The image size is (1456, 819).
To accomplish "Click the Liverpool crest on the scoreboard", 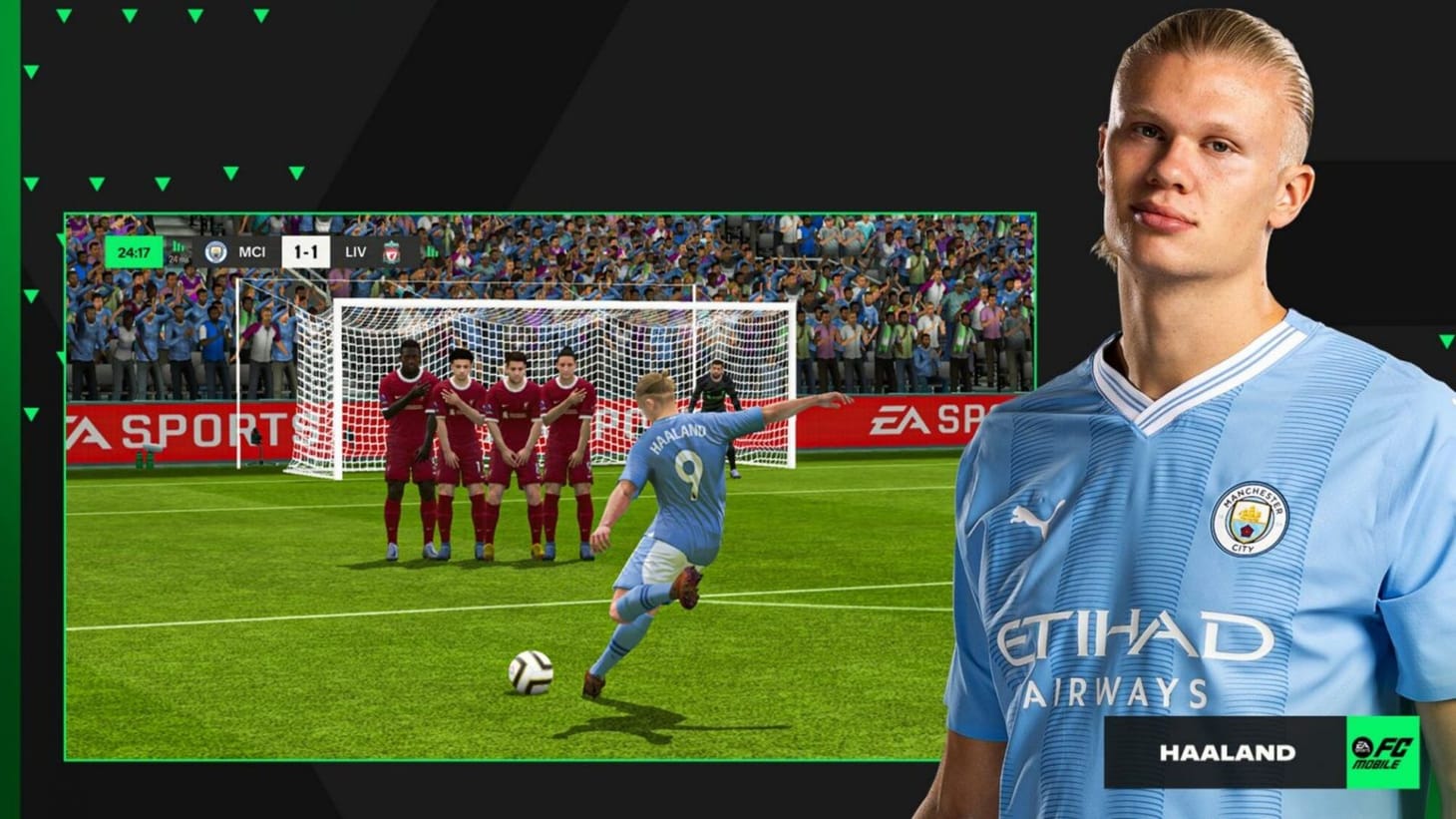I will [392, 252].
